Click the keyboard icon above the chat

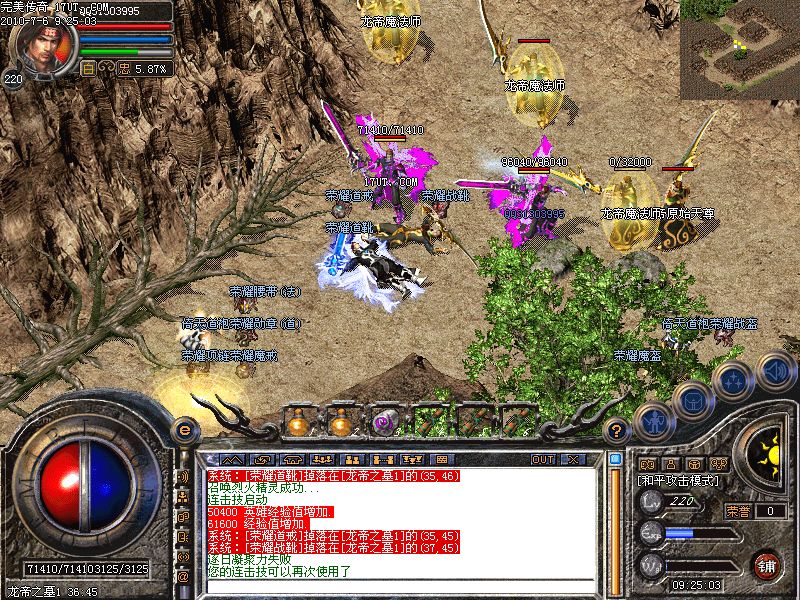click(x=442, y=459)
